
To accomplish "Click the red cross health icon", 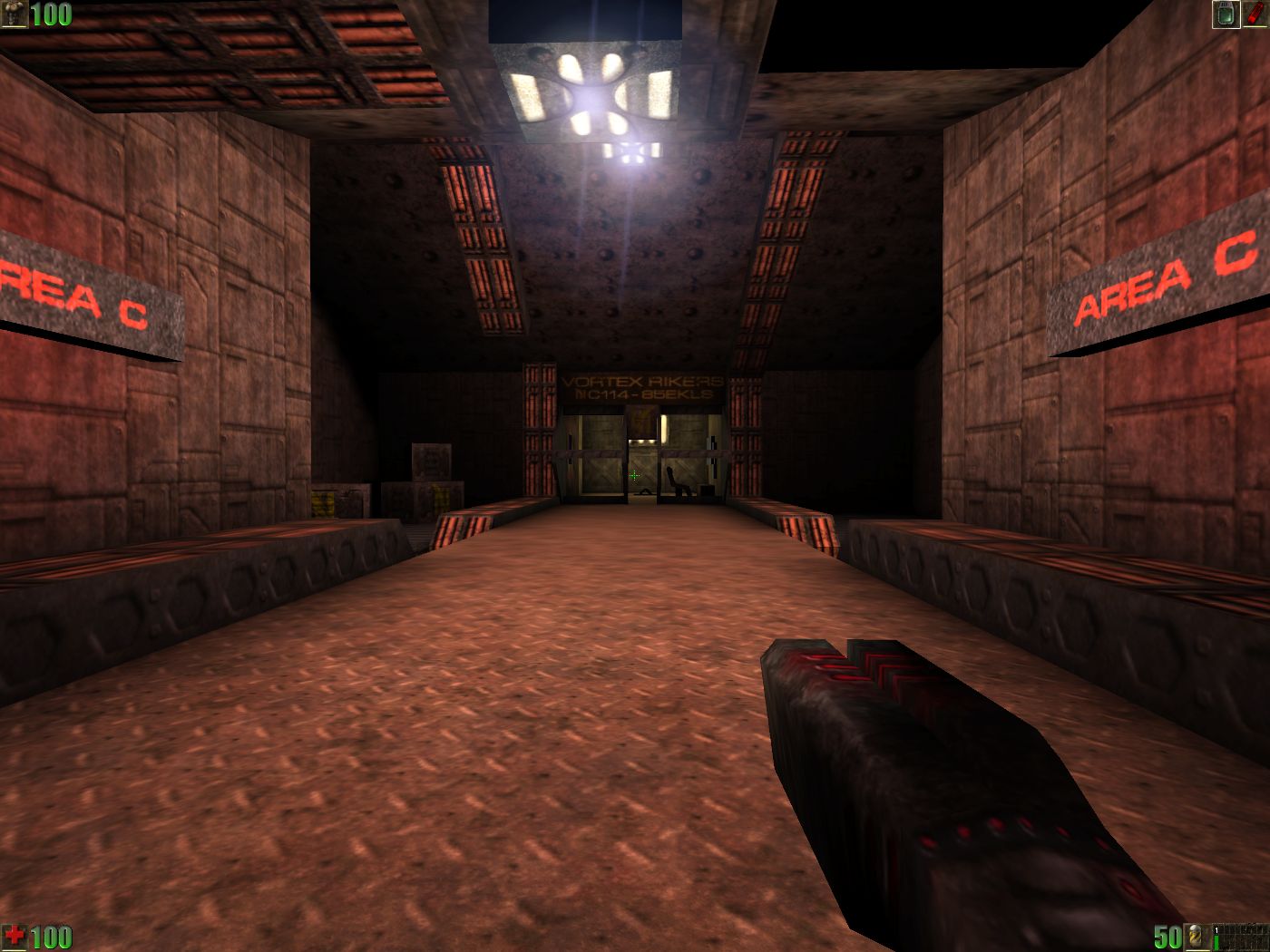I will [14, 937].
